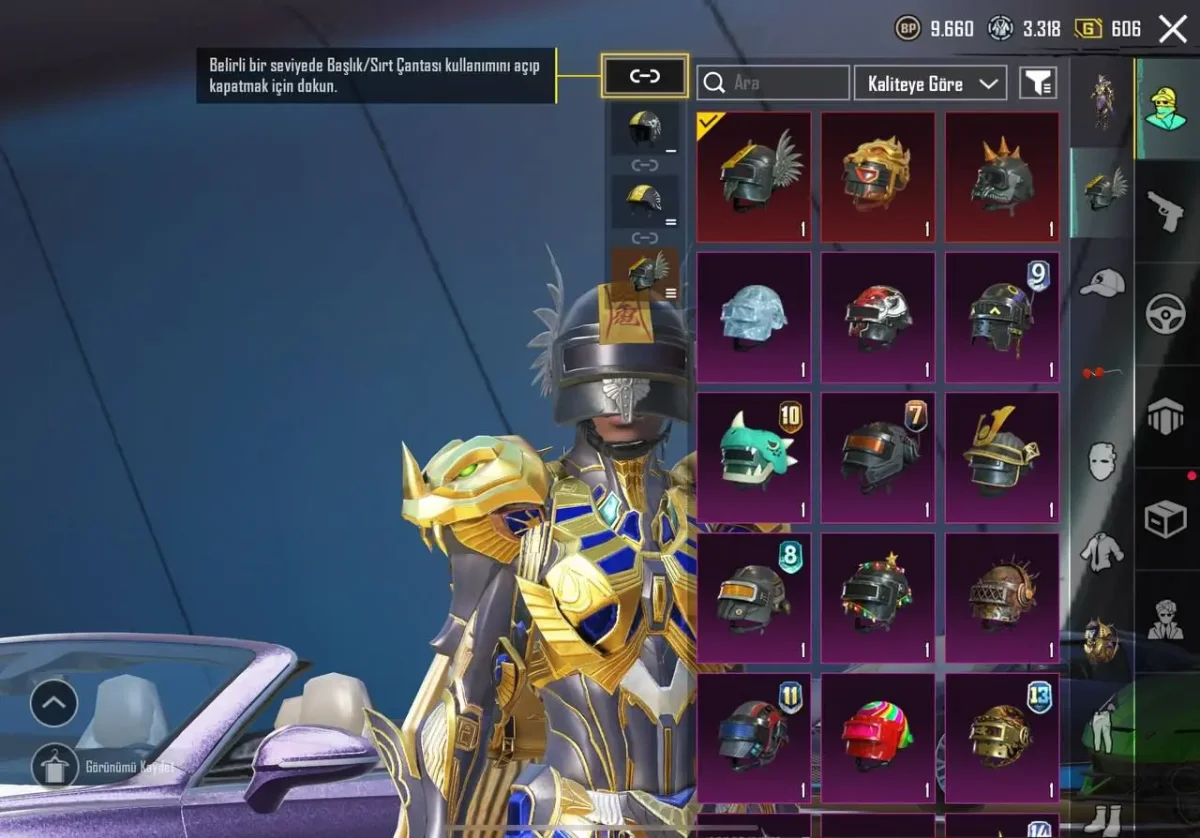The height and width of the screenshot is (838, 1200).
Task: Save the outfit with Görünümü Kaydet
Action: click(x=55, y=767)
